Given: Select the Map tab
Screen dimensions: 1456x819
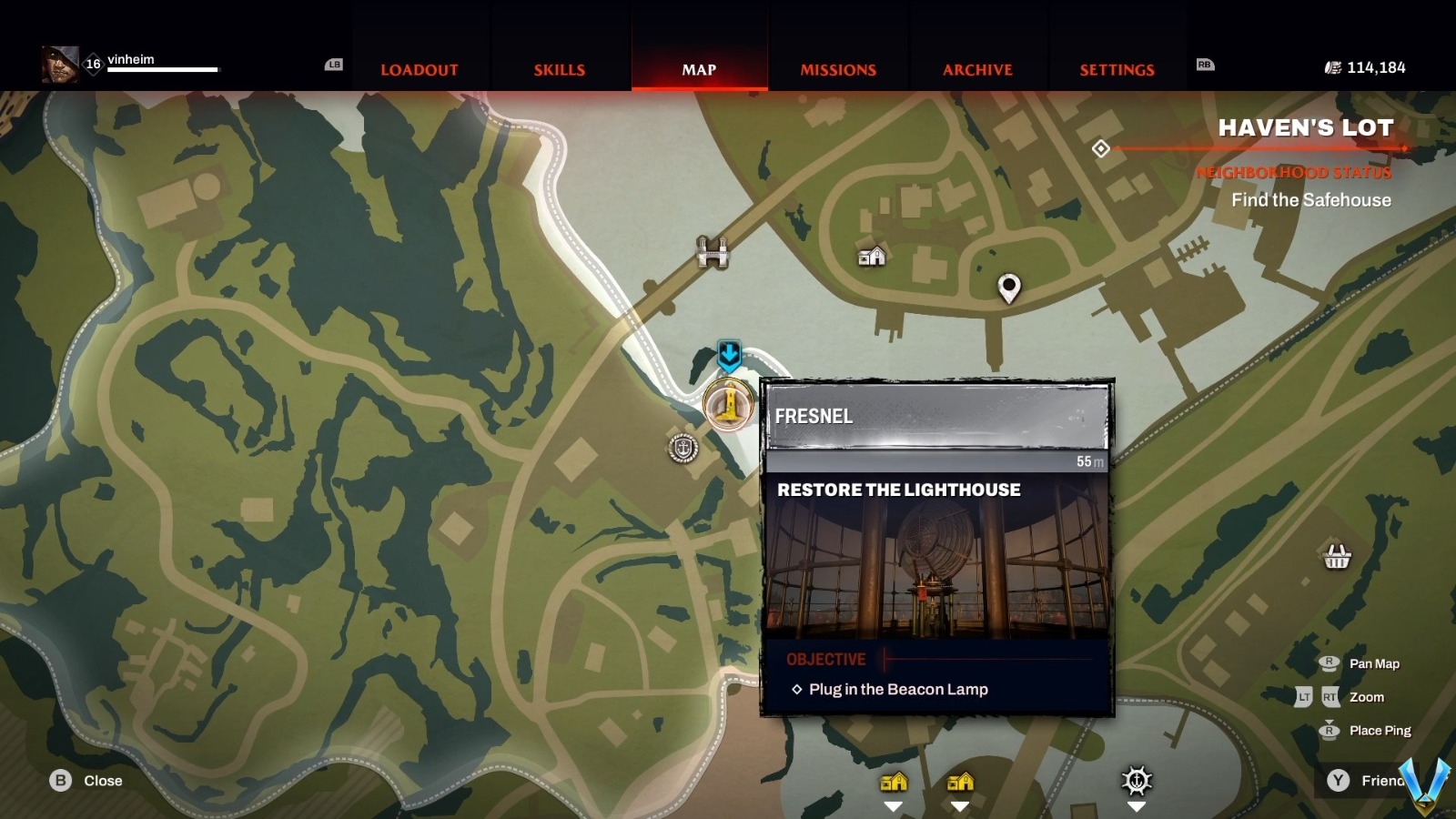Looking at the screenshot, I should point(699,70).
